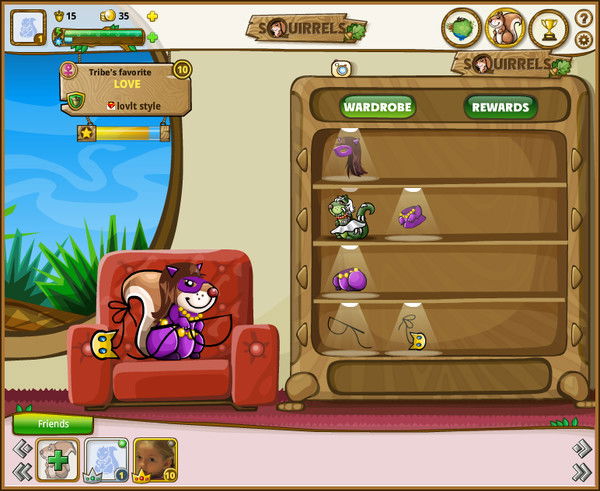
Task: Open the green globe map button
Action: pos(462,27)
